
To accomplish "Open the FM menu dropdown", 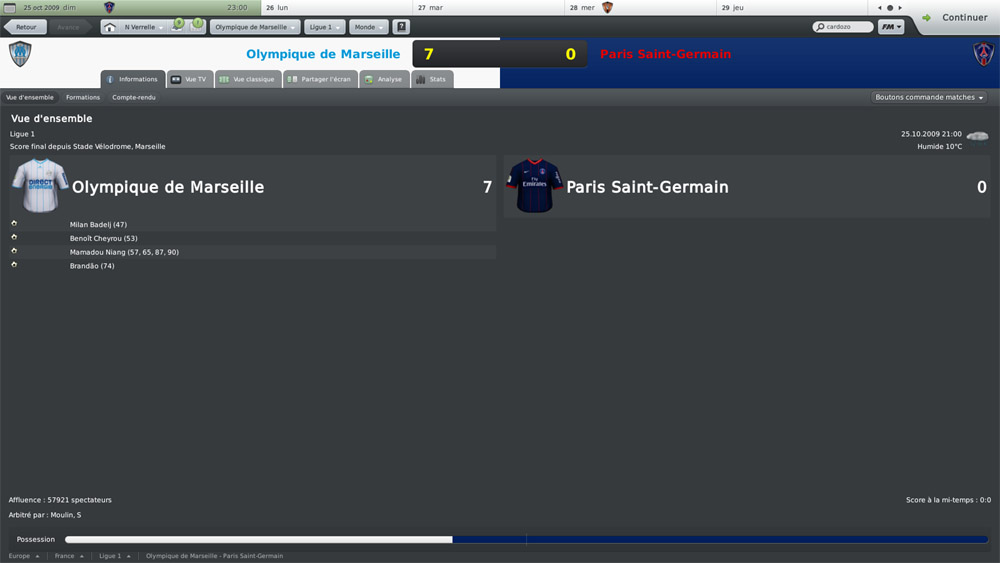I will coord(891,27).
